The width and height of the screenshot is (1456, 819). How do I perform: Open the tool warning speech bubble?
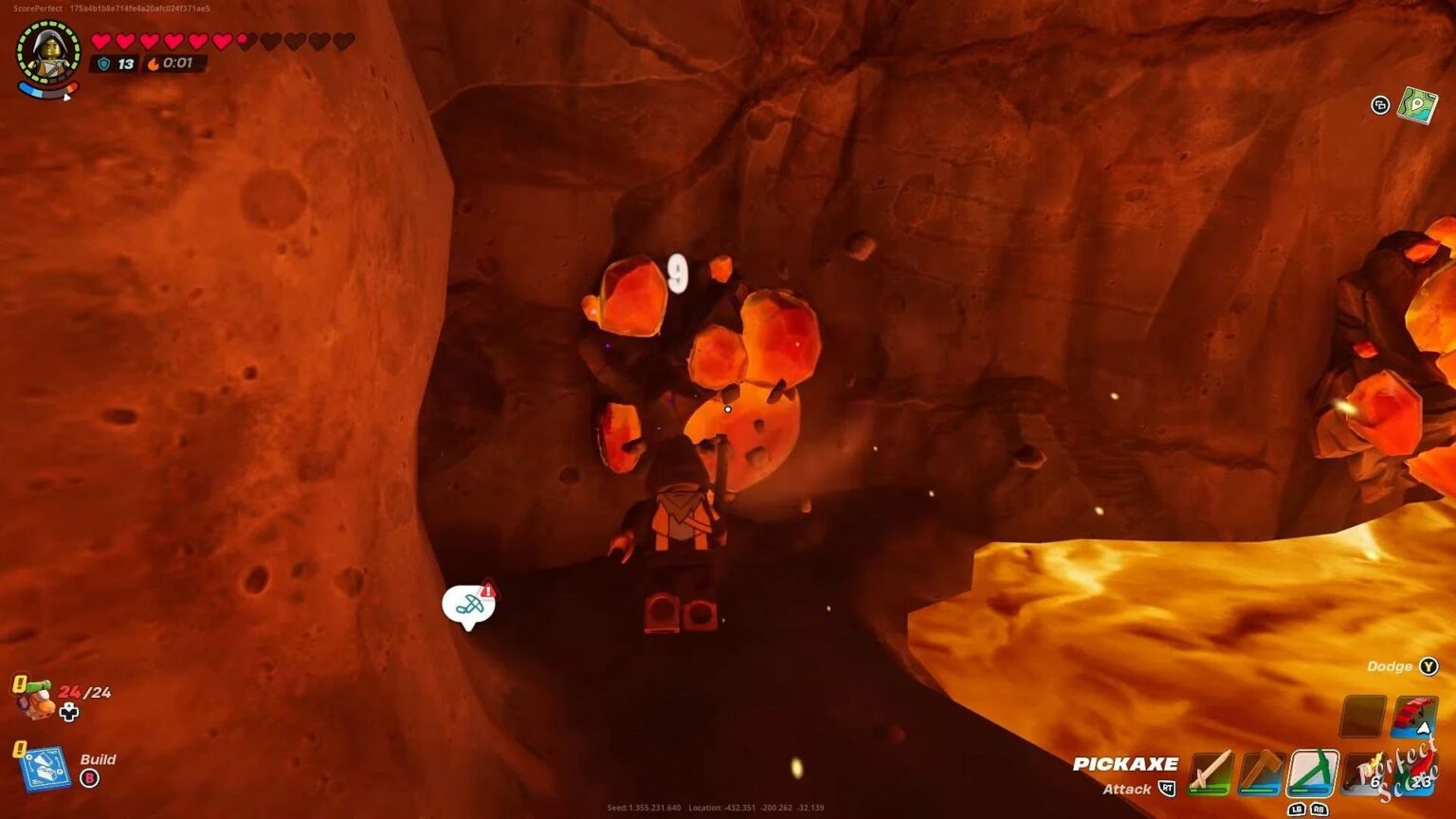[468, 604]
